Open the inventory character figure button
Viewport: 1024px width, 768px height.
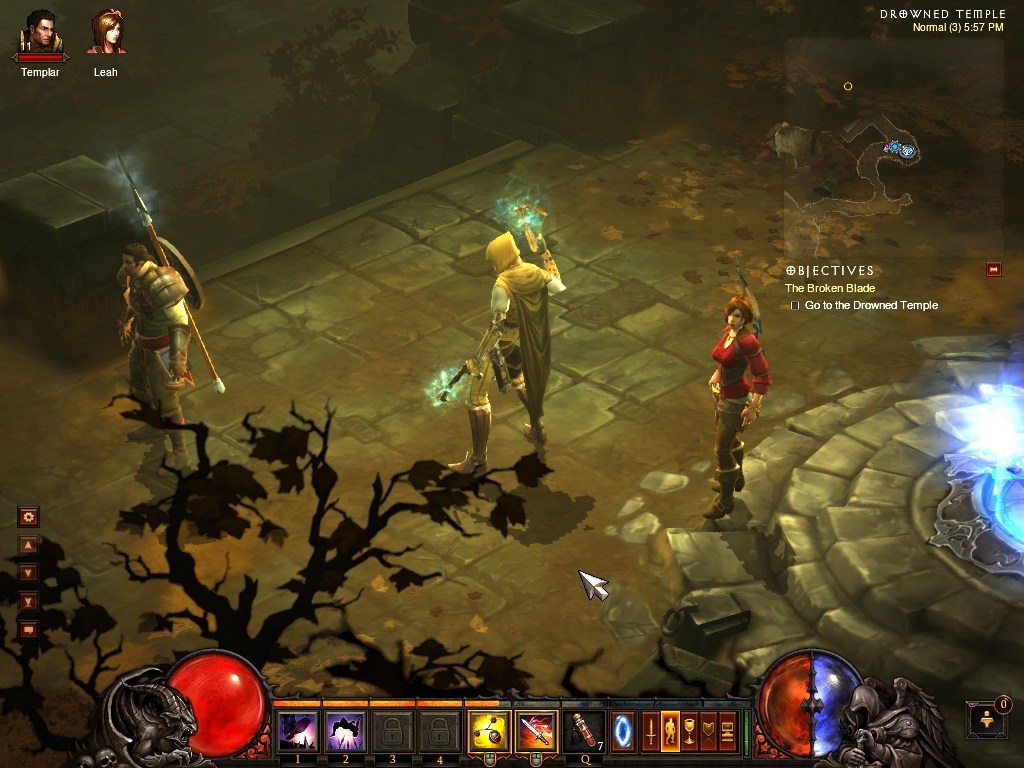[x=669, y=732]
